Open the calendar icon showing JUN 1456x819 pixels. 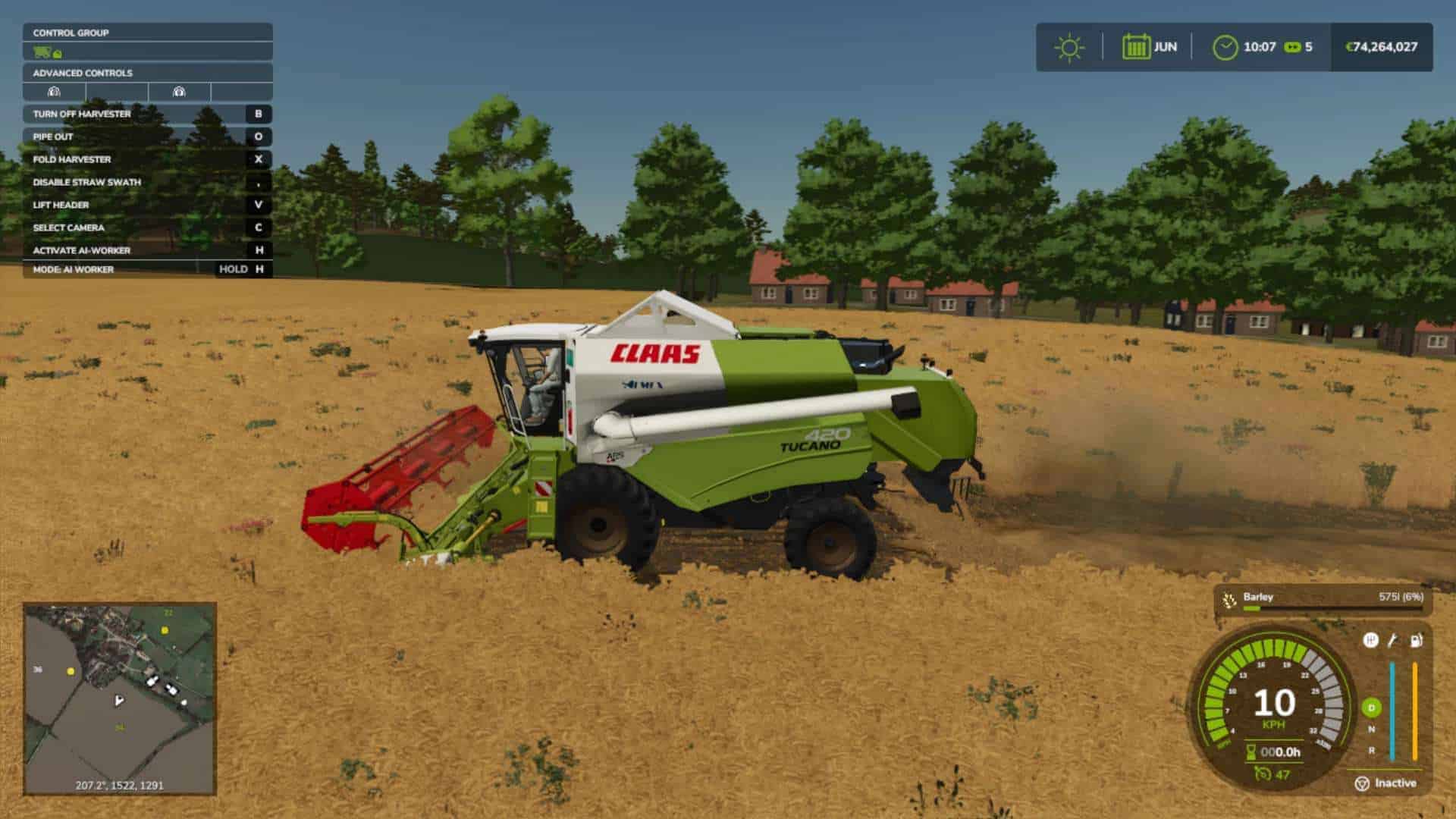click(1135, 47)
